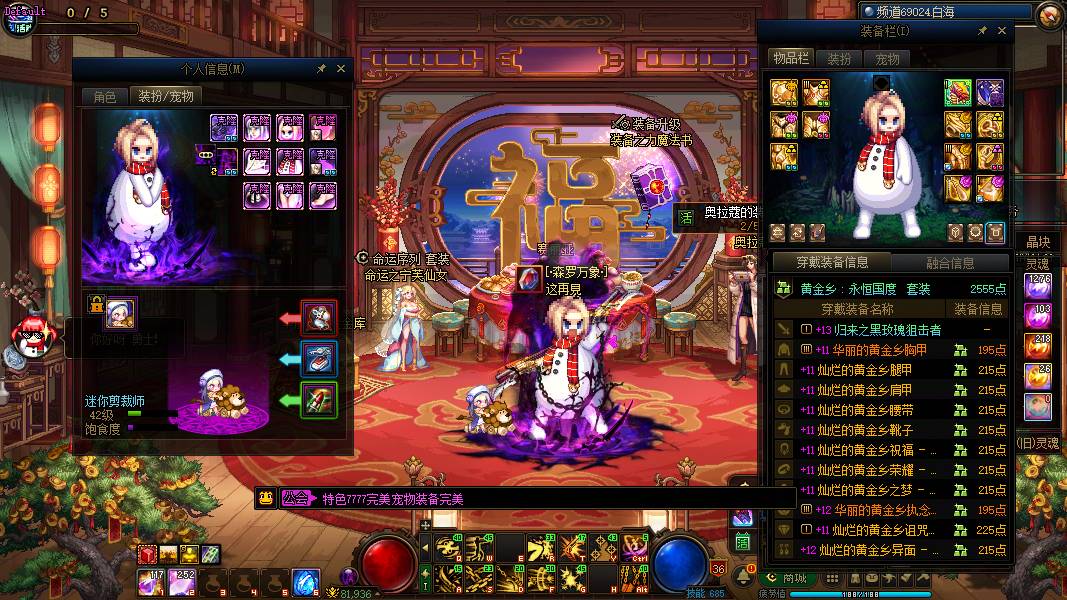Open the 商城 shop button
The width and height of the screenshot is (1067, 600).
point(788,578)
